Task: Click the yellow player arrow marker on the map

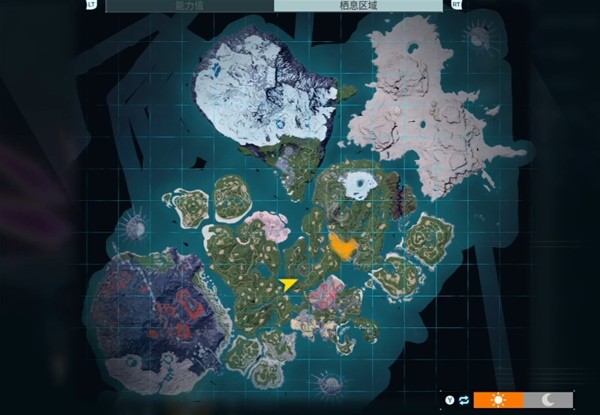Action: (x=289, y=284)
